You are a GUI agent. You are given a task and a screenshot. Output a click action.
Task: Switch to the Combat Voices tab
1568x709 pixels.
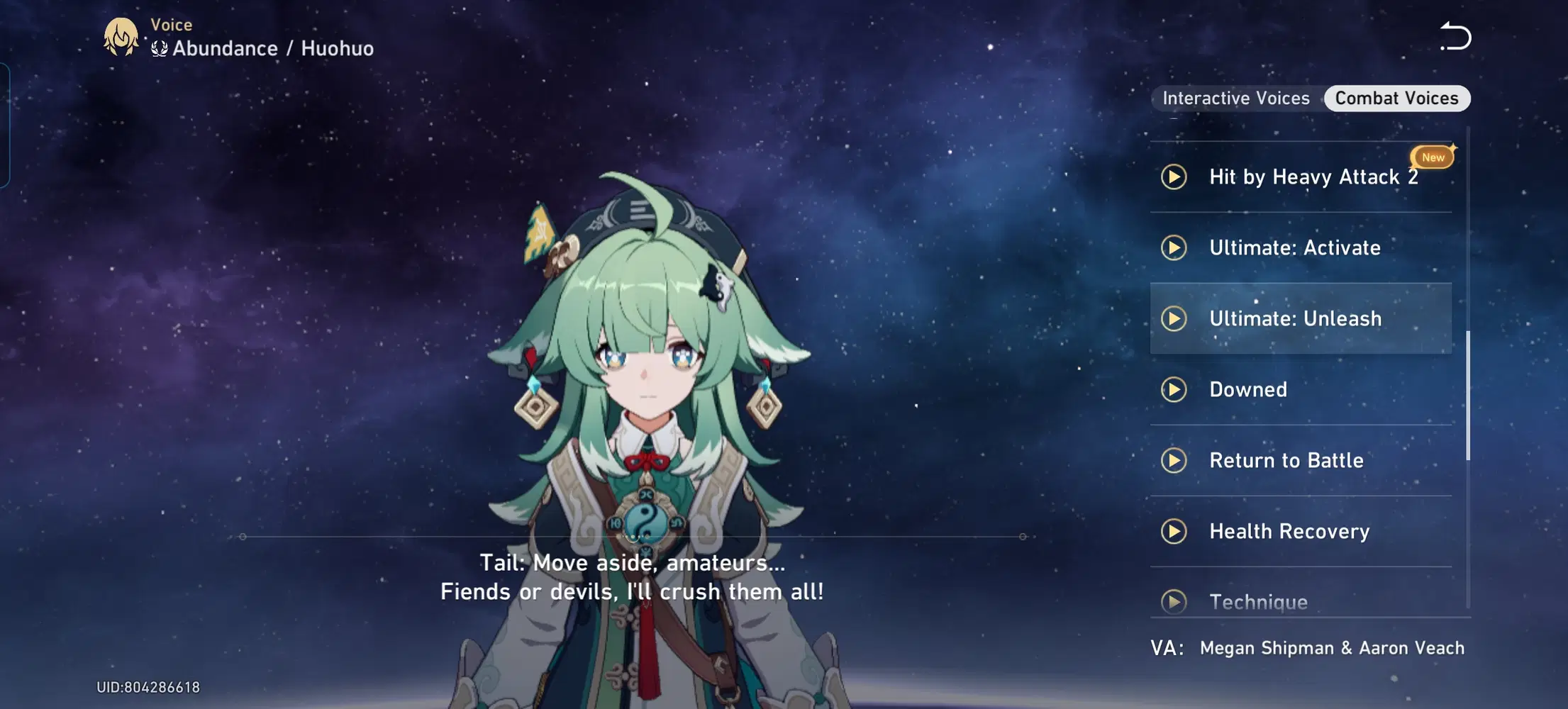click(1396, 98)
